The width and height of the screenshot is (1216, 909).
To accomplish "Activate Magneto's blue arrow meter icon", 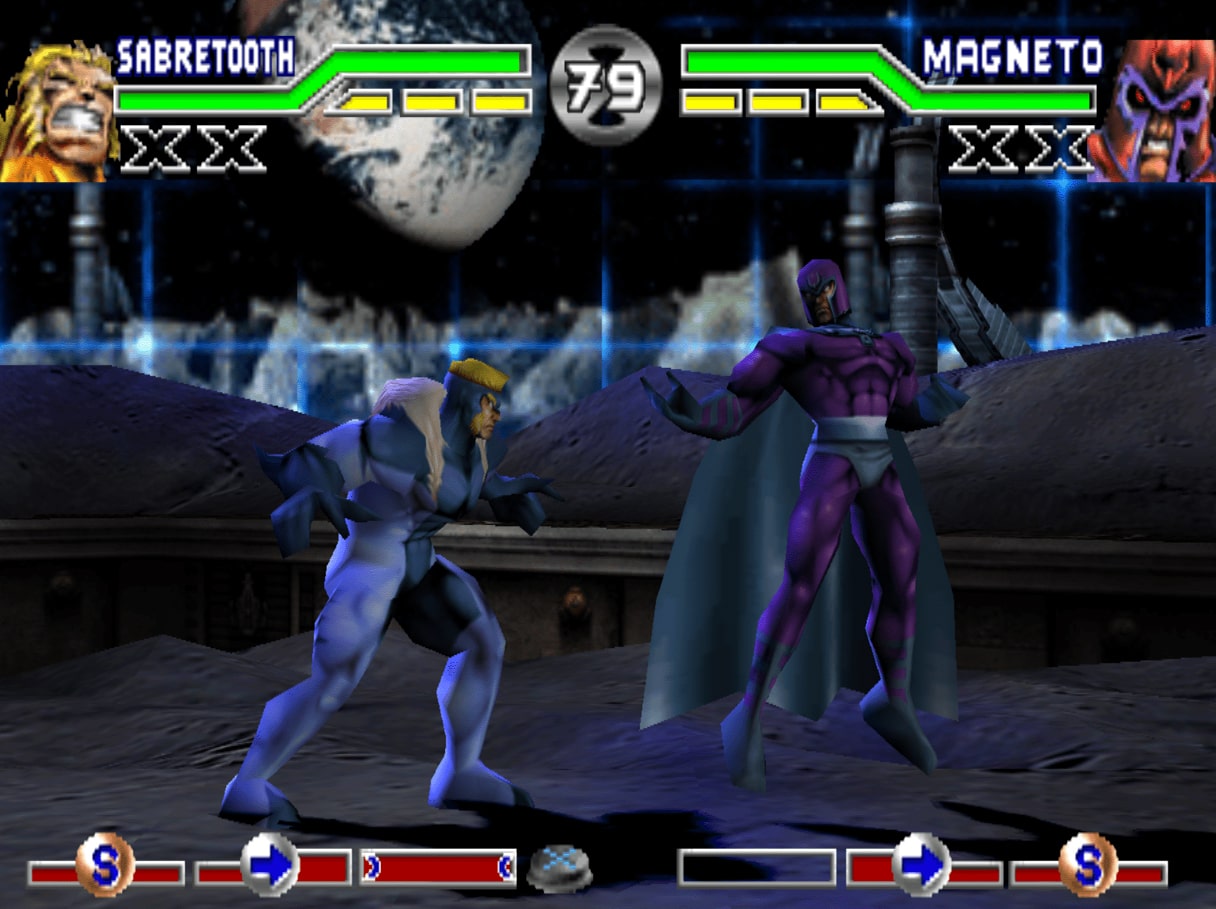I will pos(921,865).
